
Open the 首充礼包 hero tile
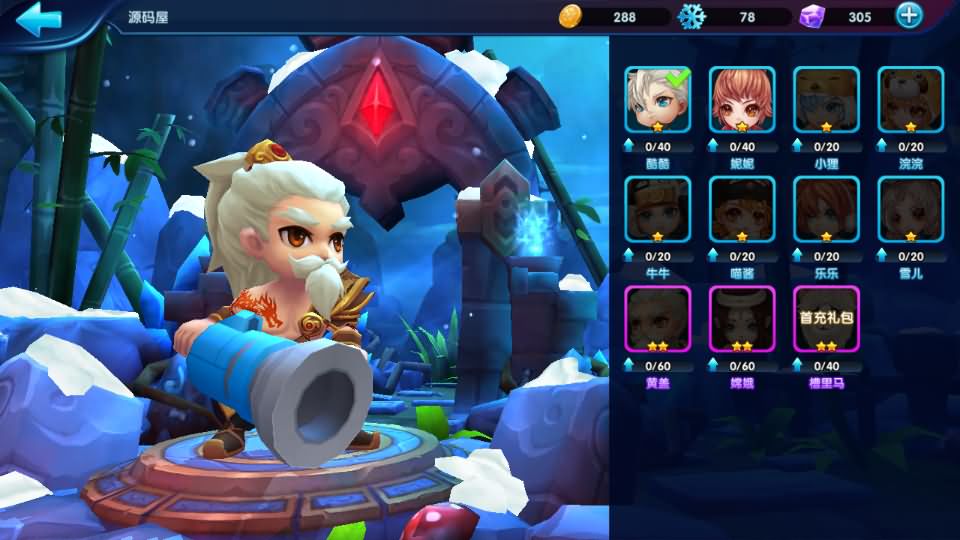pos(826,319)
